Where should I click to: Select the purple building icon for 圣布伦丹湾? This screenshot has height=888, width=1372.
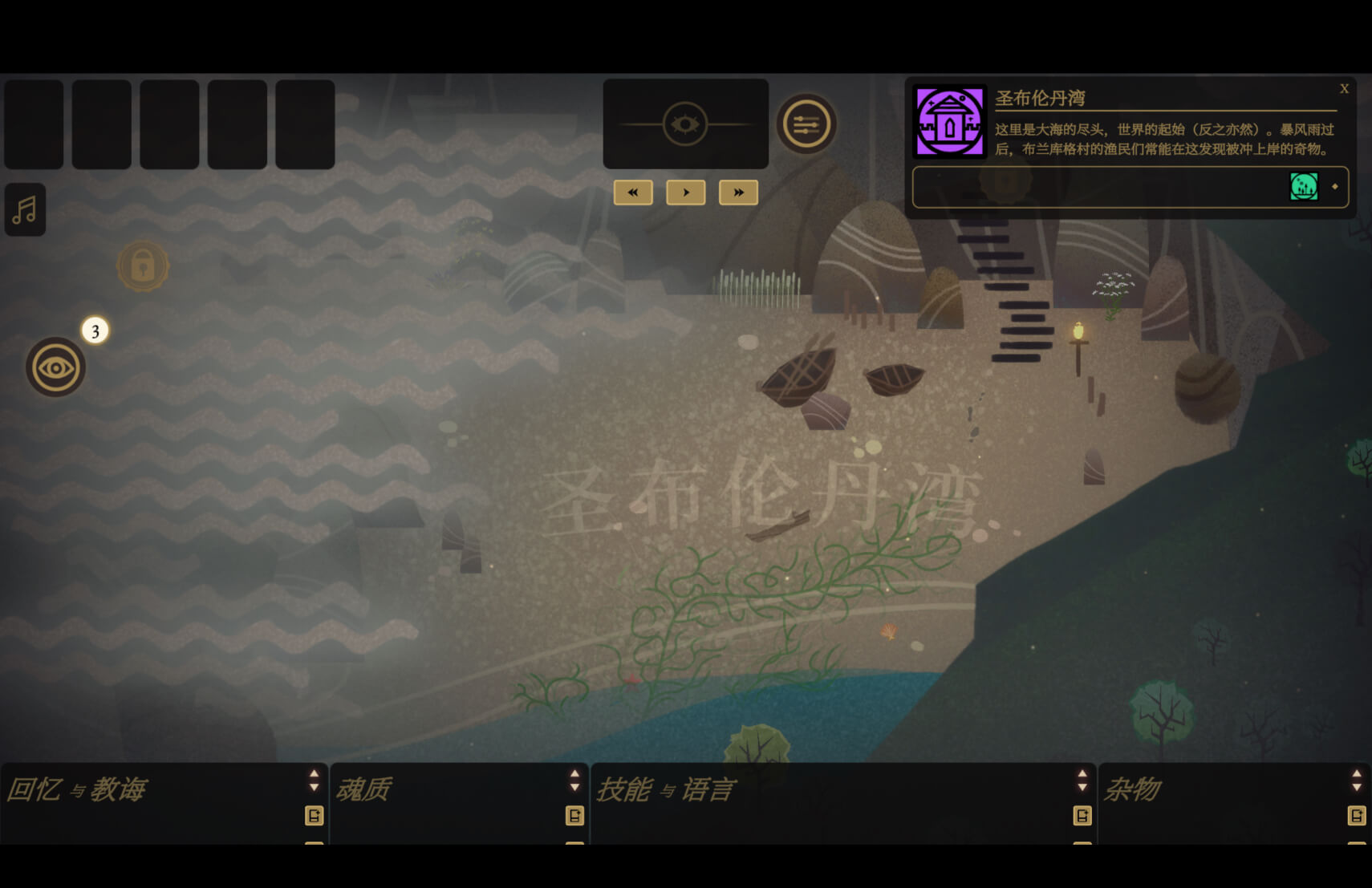pos(950,123)
